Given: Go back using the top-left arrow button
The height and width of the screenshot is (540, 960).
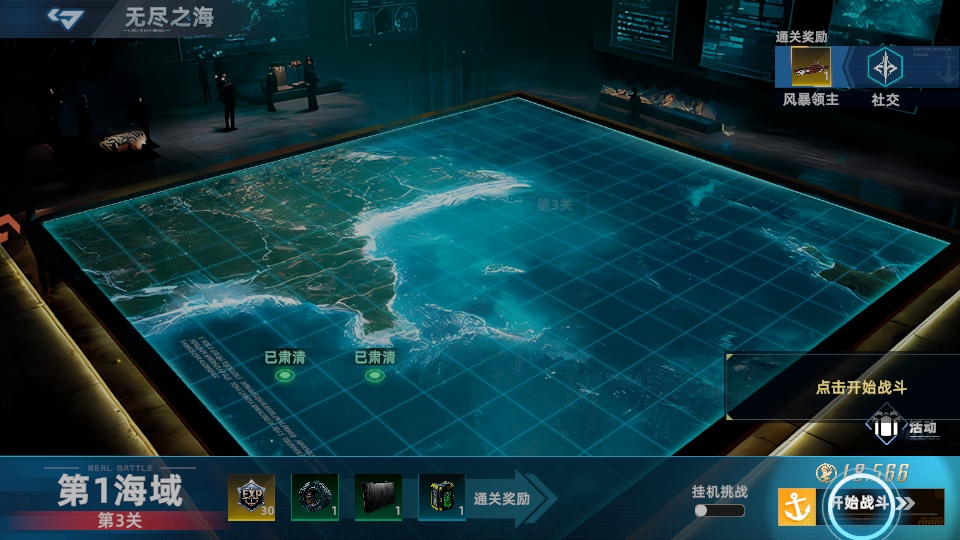Looking at the screenshot, I should point(68,17).
